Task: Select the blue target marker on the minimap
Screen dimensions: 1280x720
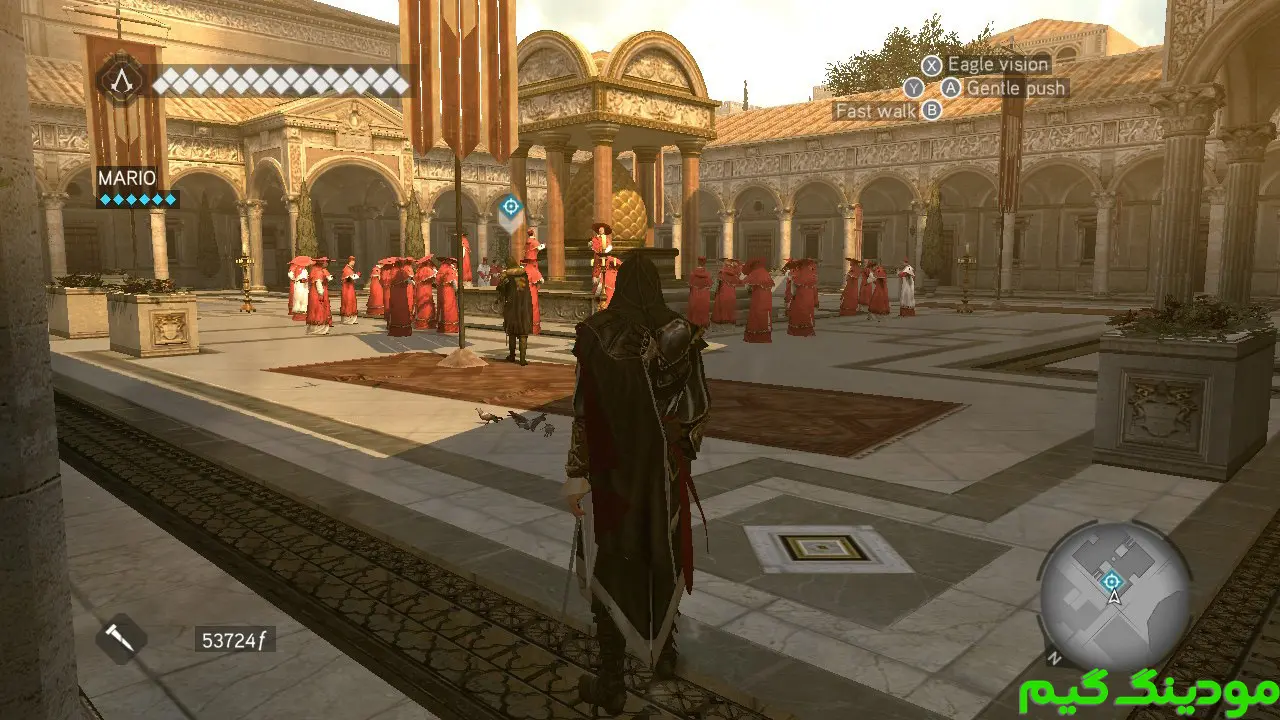Action: point(1111,581)
